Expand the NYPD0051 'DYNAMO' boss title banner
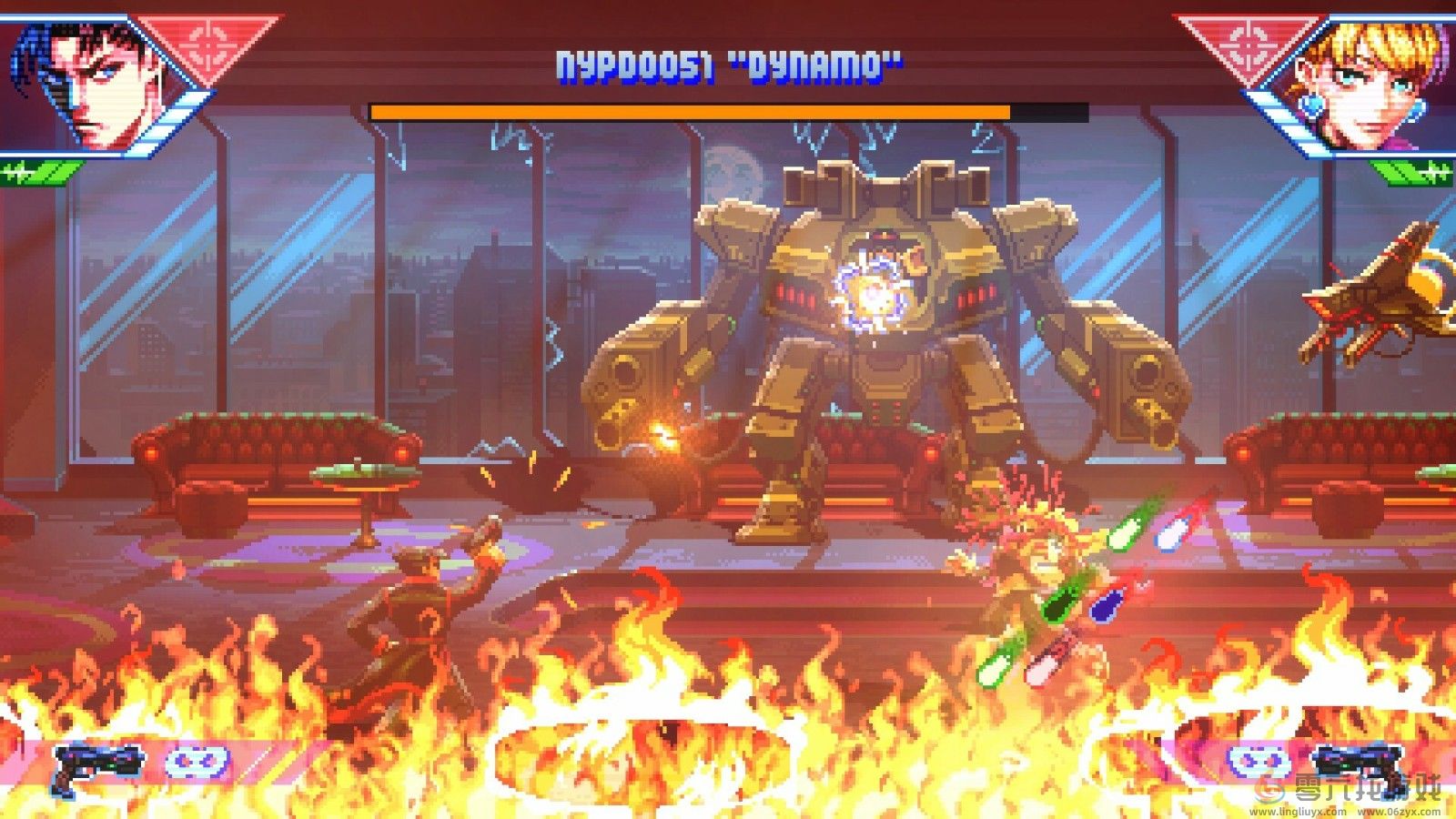 [728, 64]
